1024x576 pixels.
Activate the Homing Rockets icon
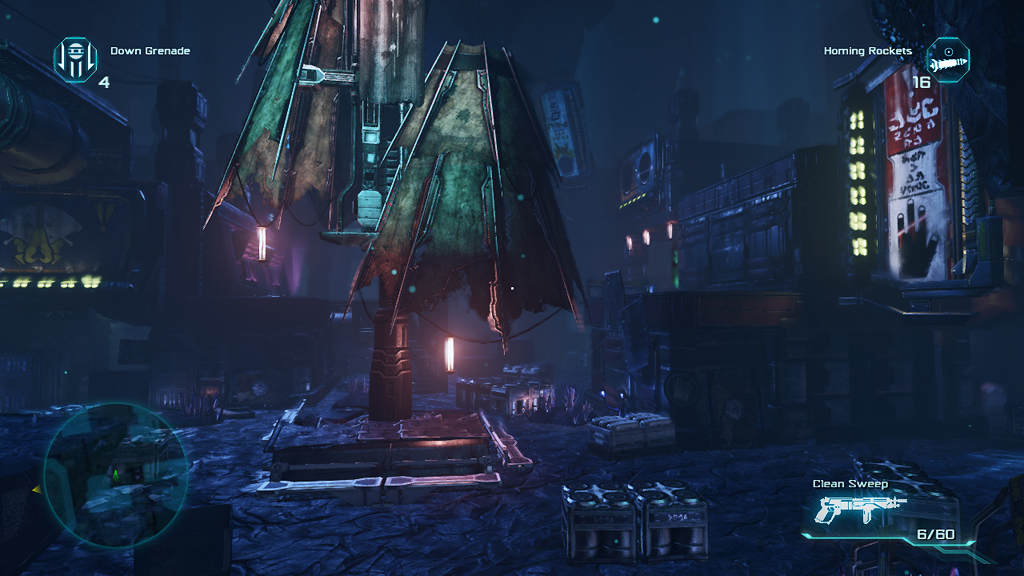click(948, 59)
